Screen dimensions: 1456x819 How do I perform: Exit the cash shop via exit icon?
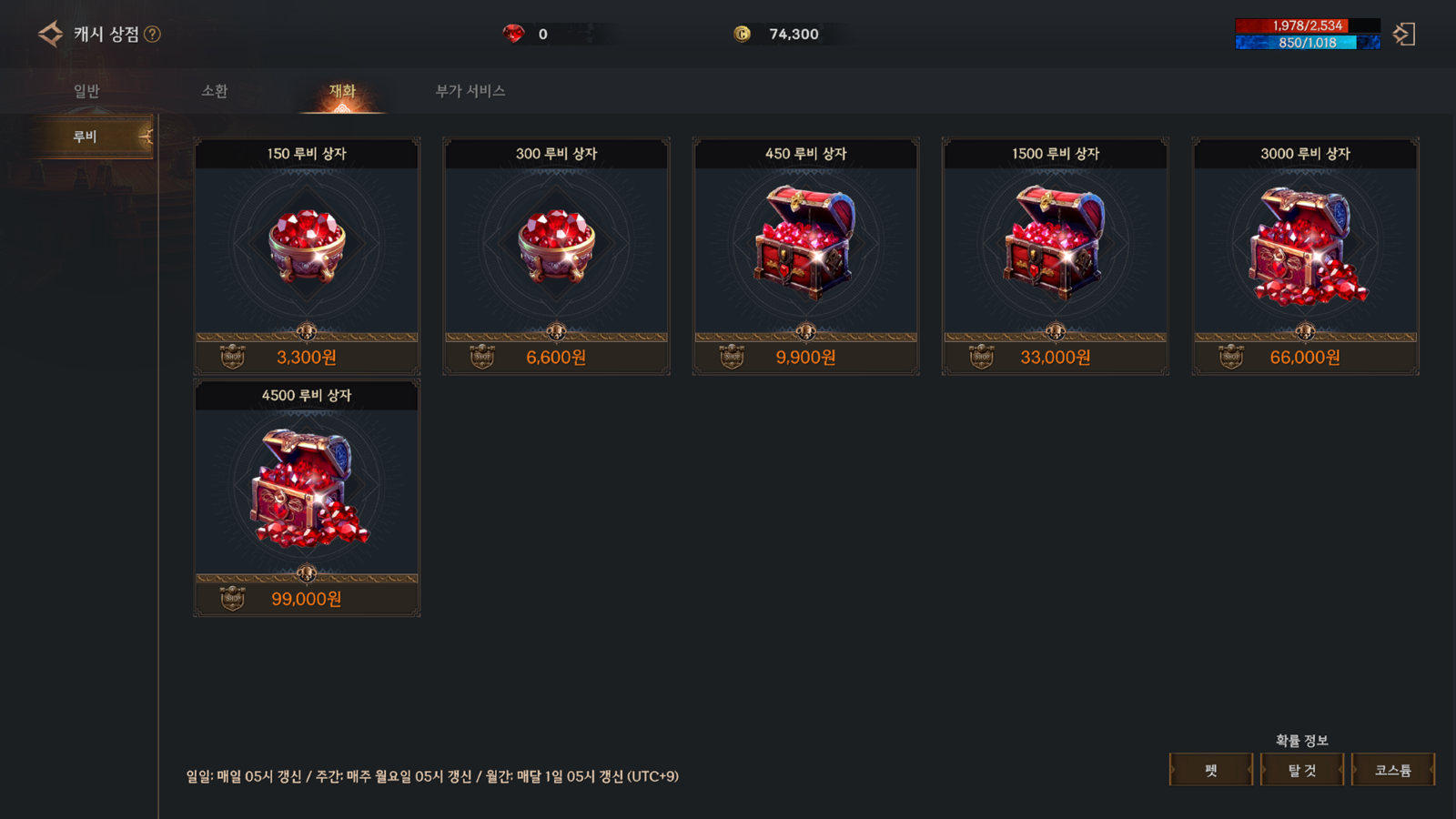(x=1404, y=35)
